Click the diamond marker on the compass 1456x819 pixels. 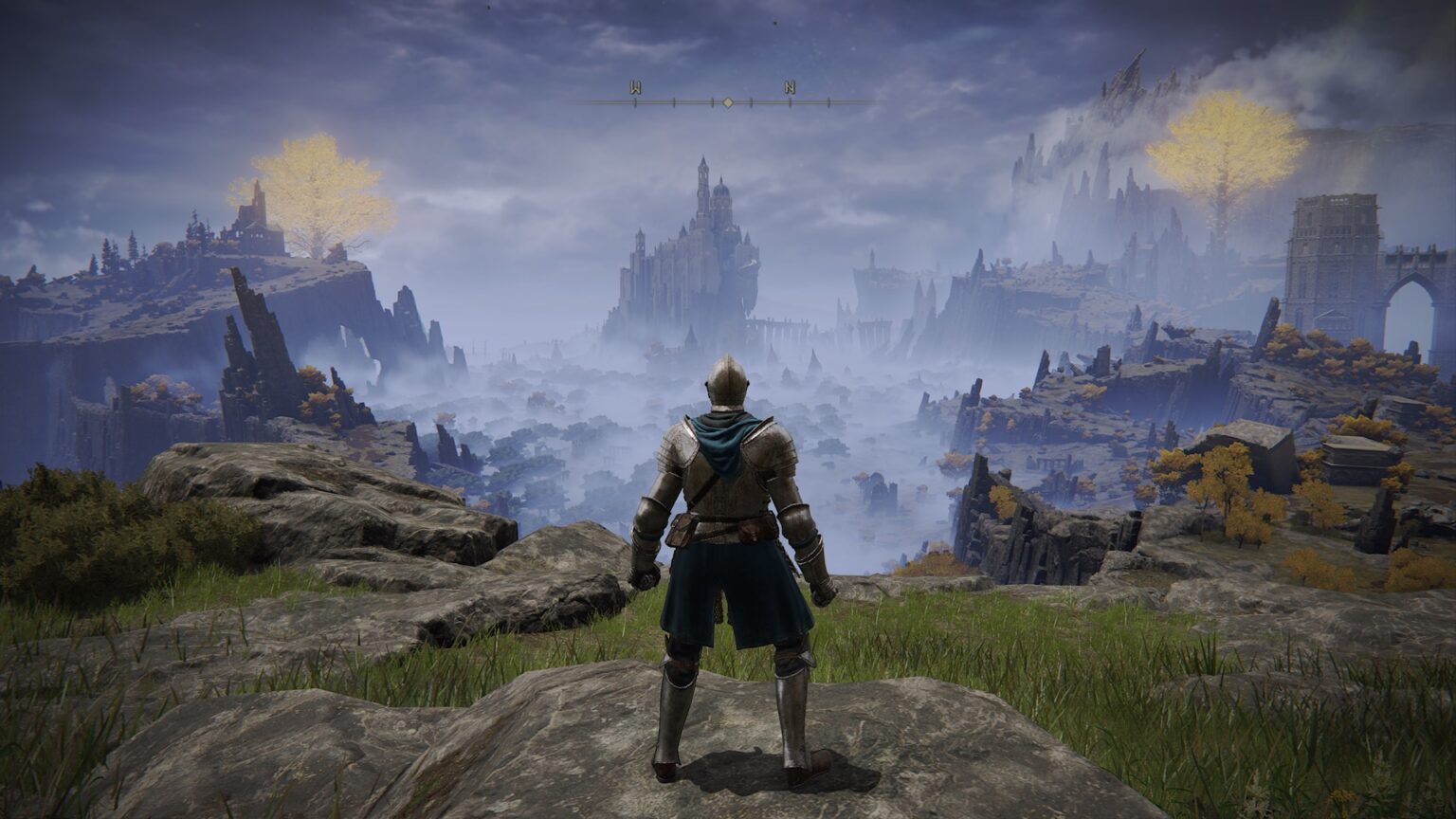point(728,101)
